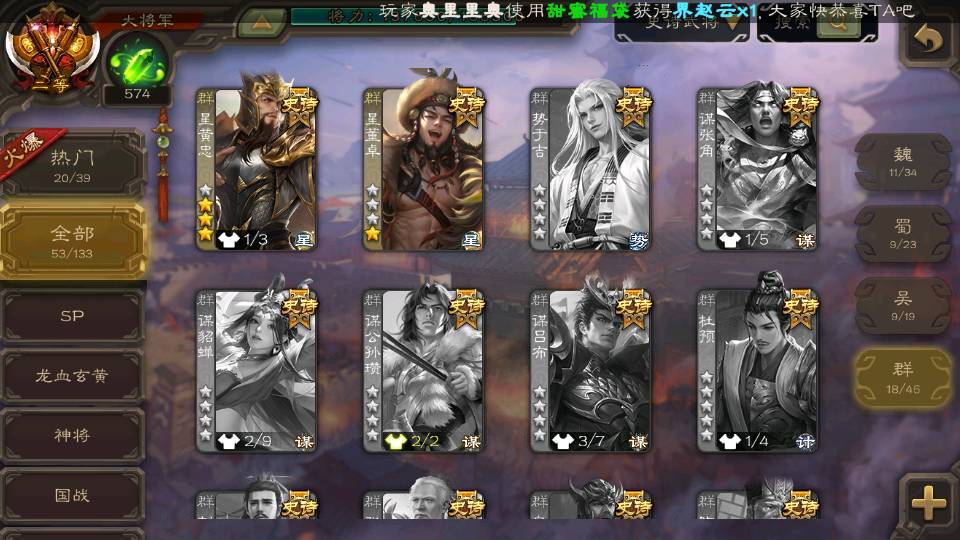Switch to the 国战 category
The height and width of the screenshot is (540, 960).
72,496
